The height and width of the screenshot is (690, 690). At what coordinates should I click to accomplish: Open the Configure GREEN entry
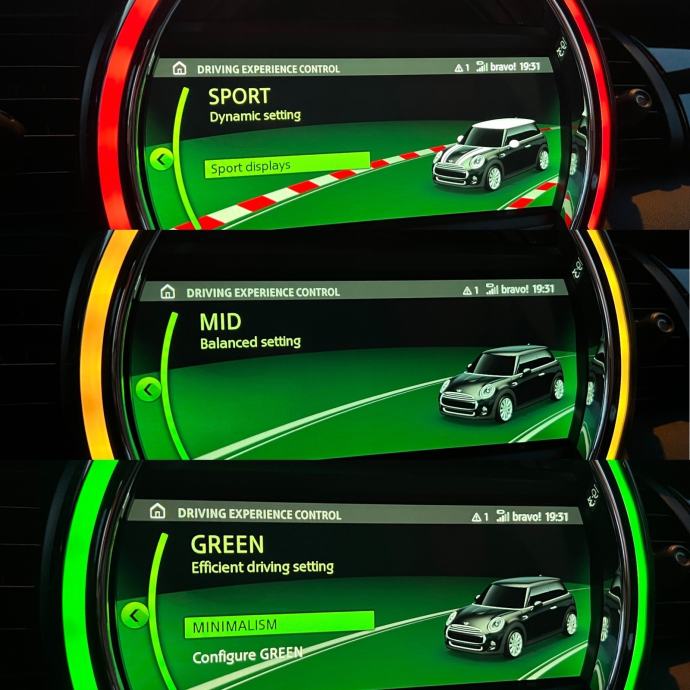pyautogui.click(x=247, y=658)
